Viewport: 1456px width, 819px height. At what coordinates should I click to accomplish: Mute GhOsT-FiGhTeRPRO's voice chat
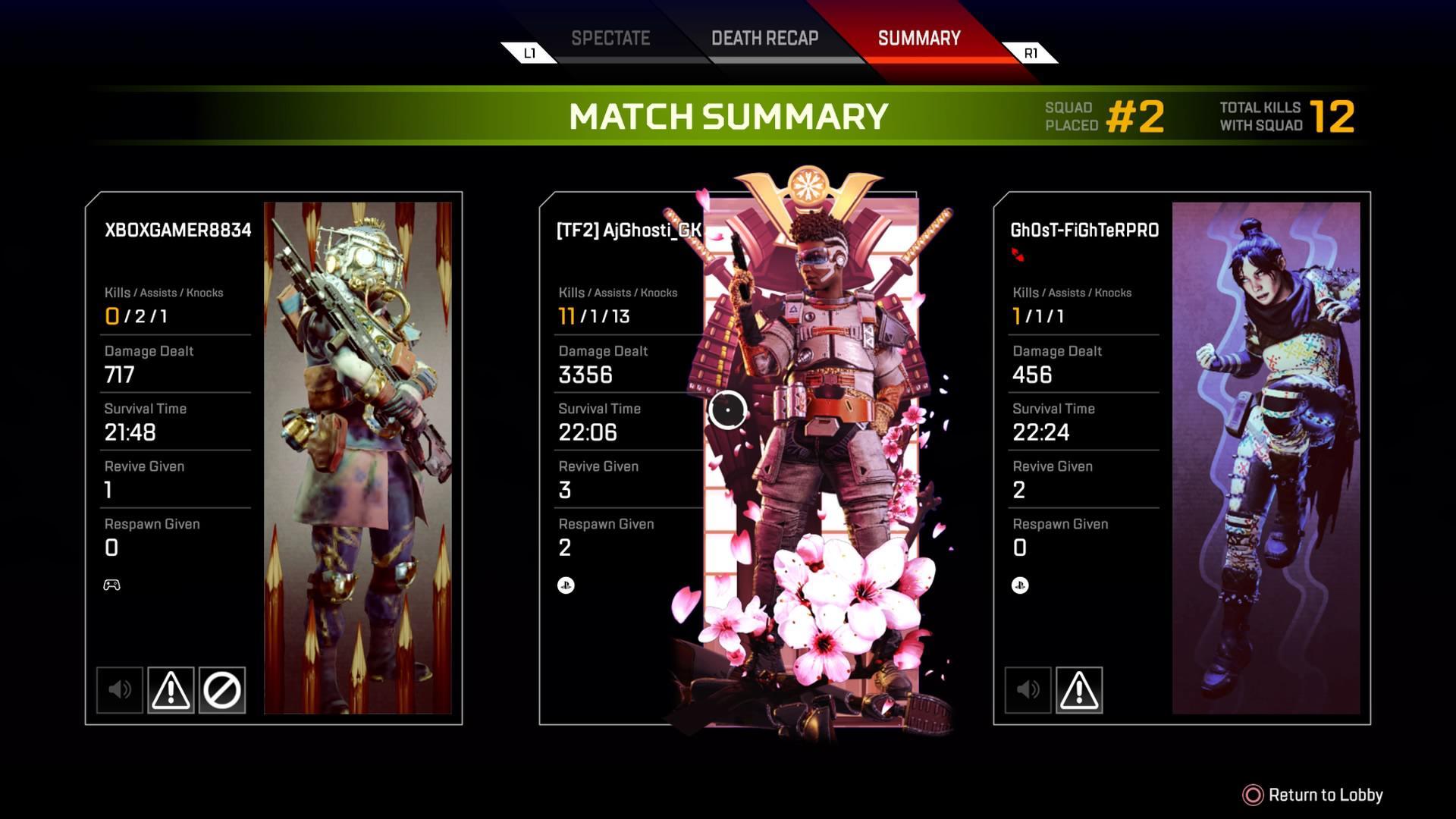click(1028, 690)
